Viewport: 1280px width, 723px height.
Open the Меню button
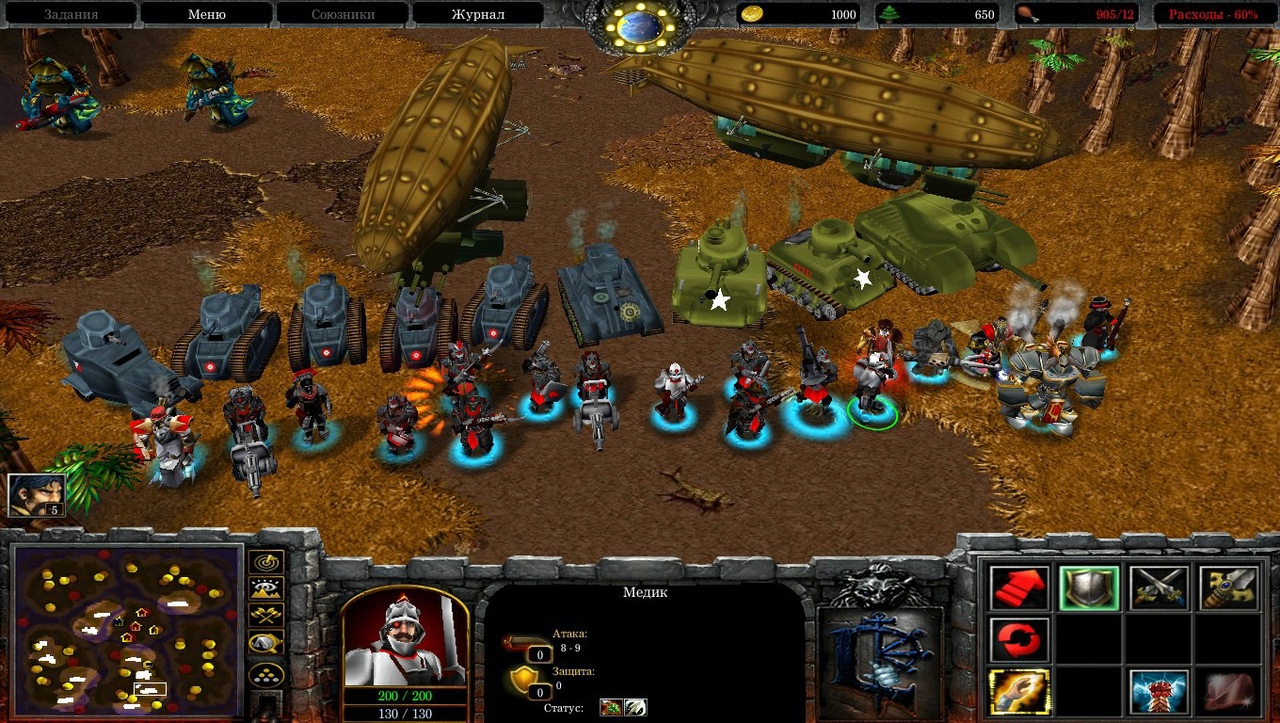pyautogui.click(x=206, y=14)
